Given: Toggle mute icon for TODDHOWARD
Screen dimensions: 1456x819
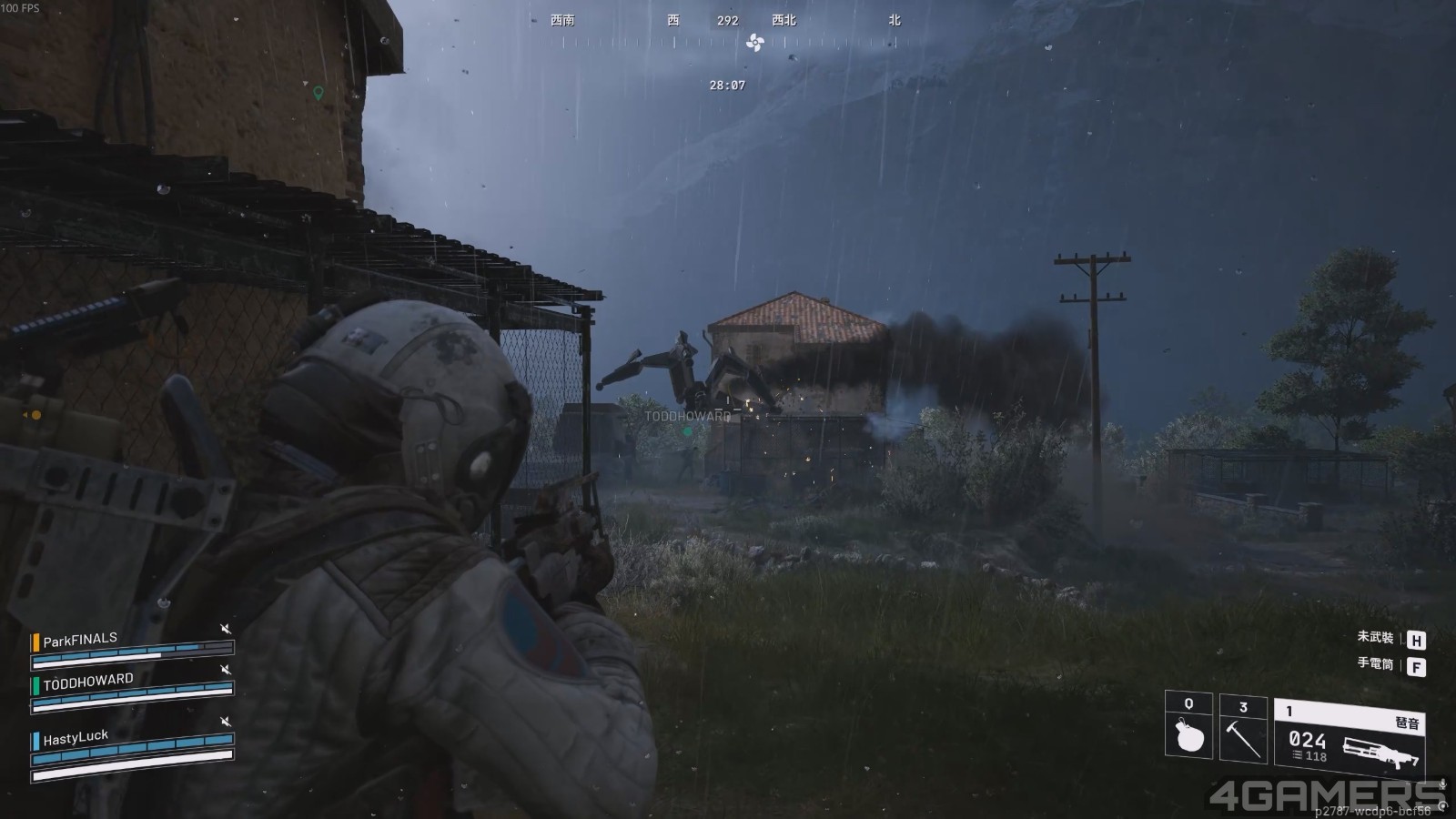Looking at the screenshot, I should pos(226,670).
